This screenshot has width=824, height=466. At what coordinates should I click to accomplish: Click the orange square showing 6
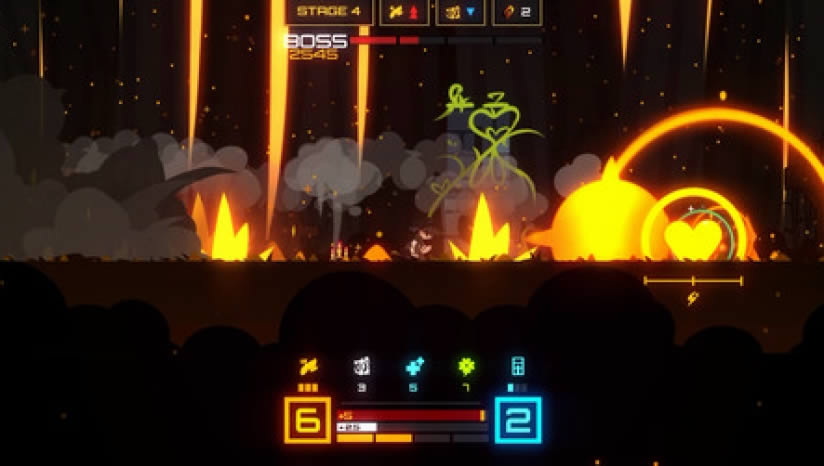(308, 420)
